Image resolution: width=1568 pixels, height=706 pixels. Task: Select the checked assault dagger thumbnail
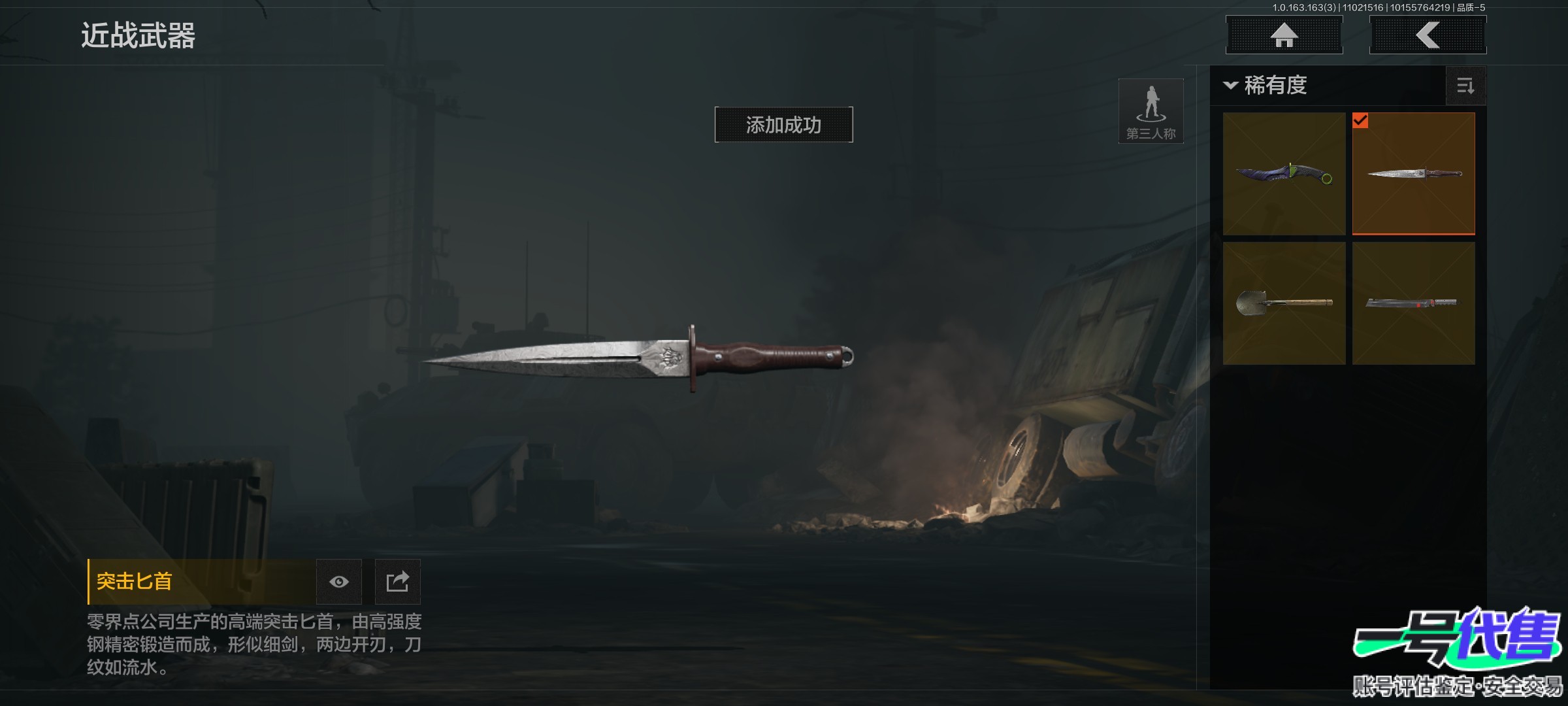pos(1413,174)
